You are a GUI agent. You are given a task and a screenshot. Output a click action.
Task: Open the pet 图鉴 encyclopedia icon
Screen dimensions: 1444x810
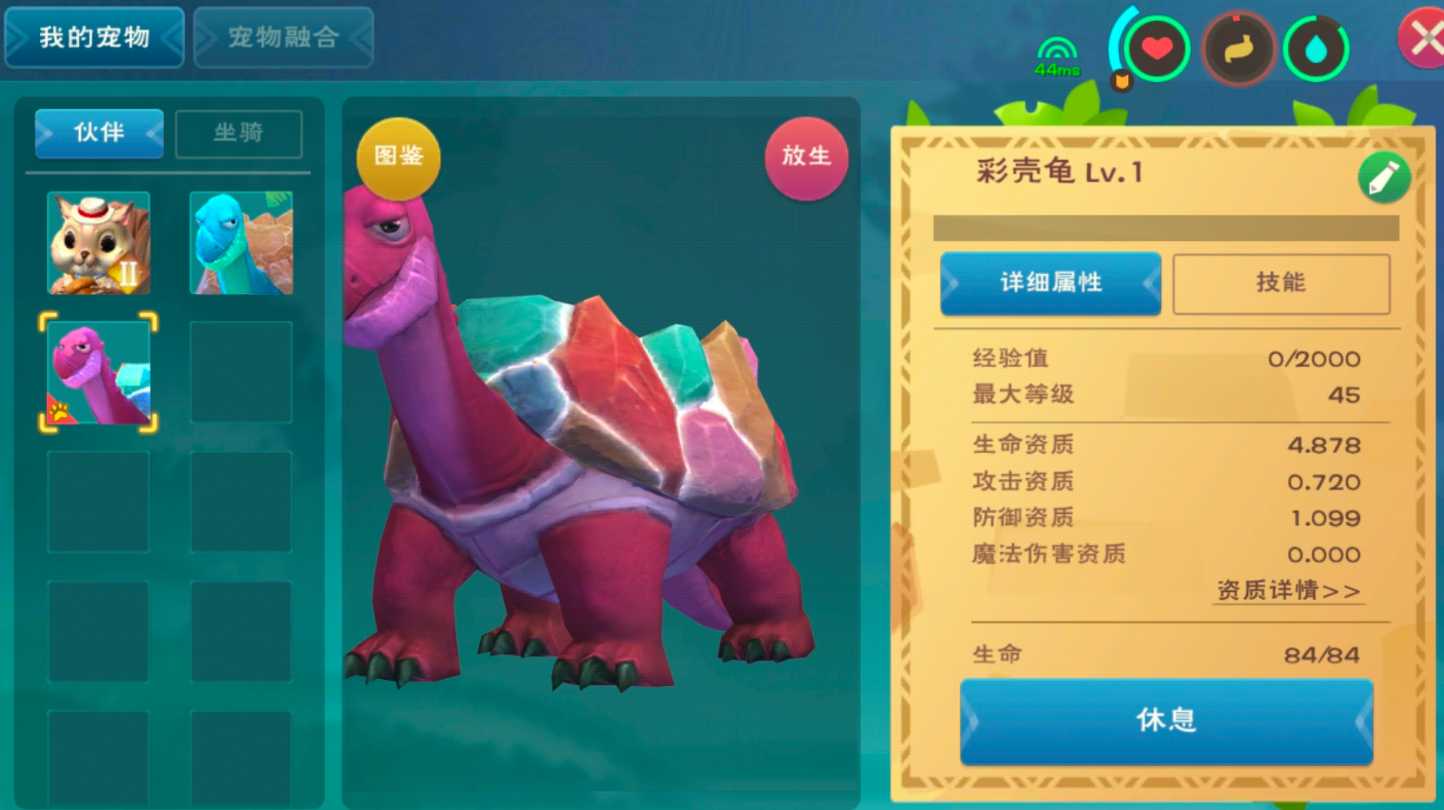[397, 157]
